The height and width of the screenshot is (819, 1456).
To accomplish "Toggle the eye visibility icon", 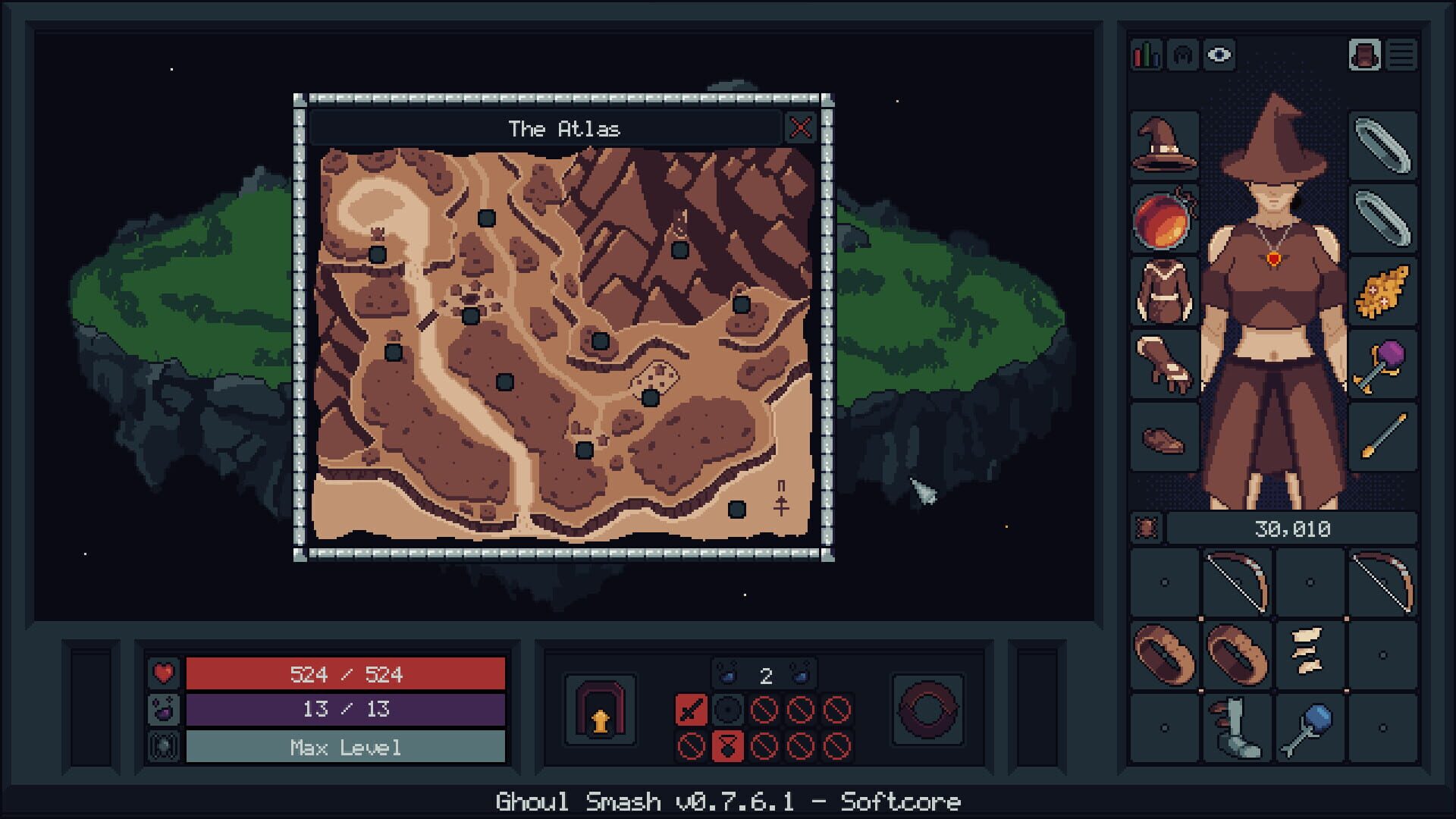I will click(1219, 54).
